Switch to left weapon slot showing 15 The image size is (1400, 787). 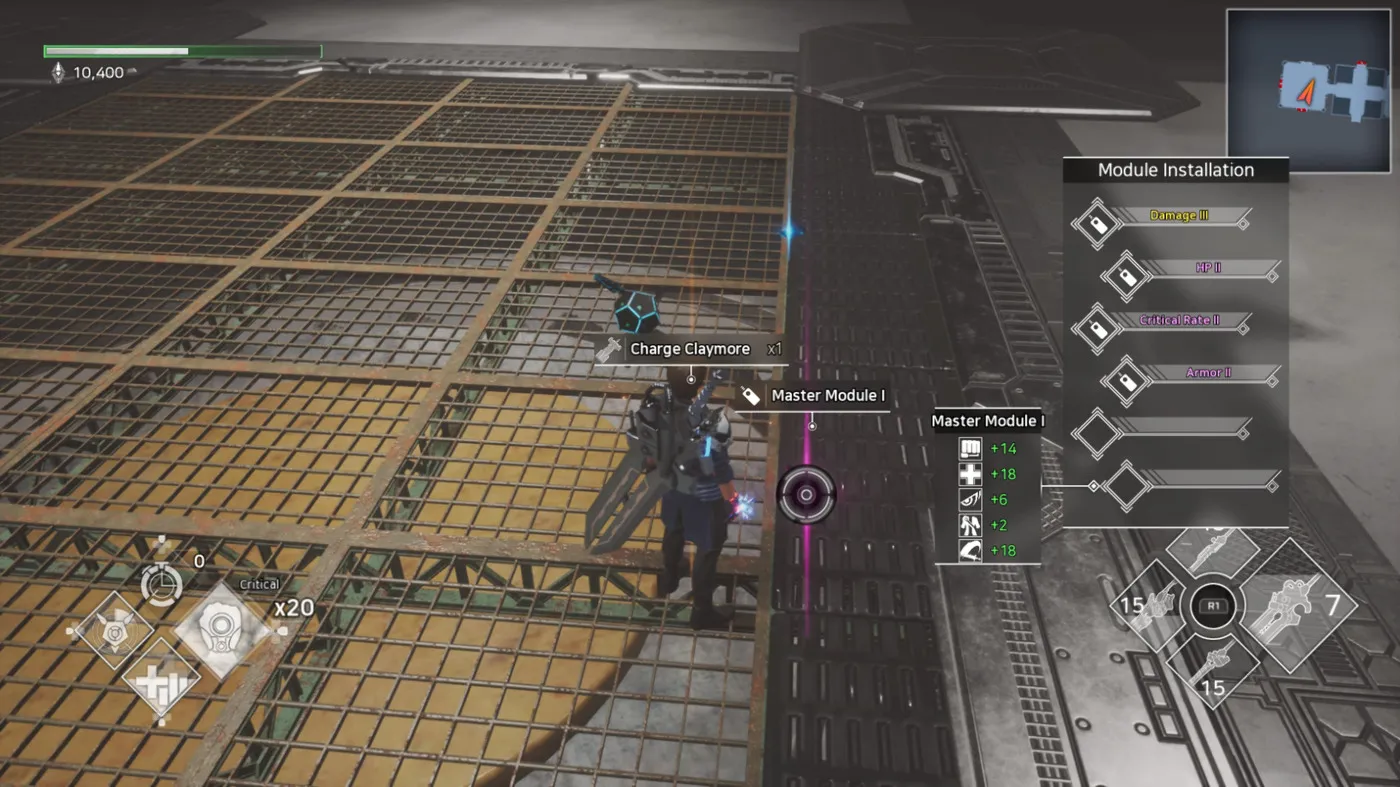tap(1149, 605)
